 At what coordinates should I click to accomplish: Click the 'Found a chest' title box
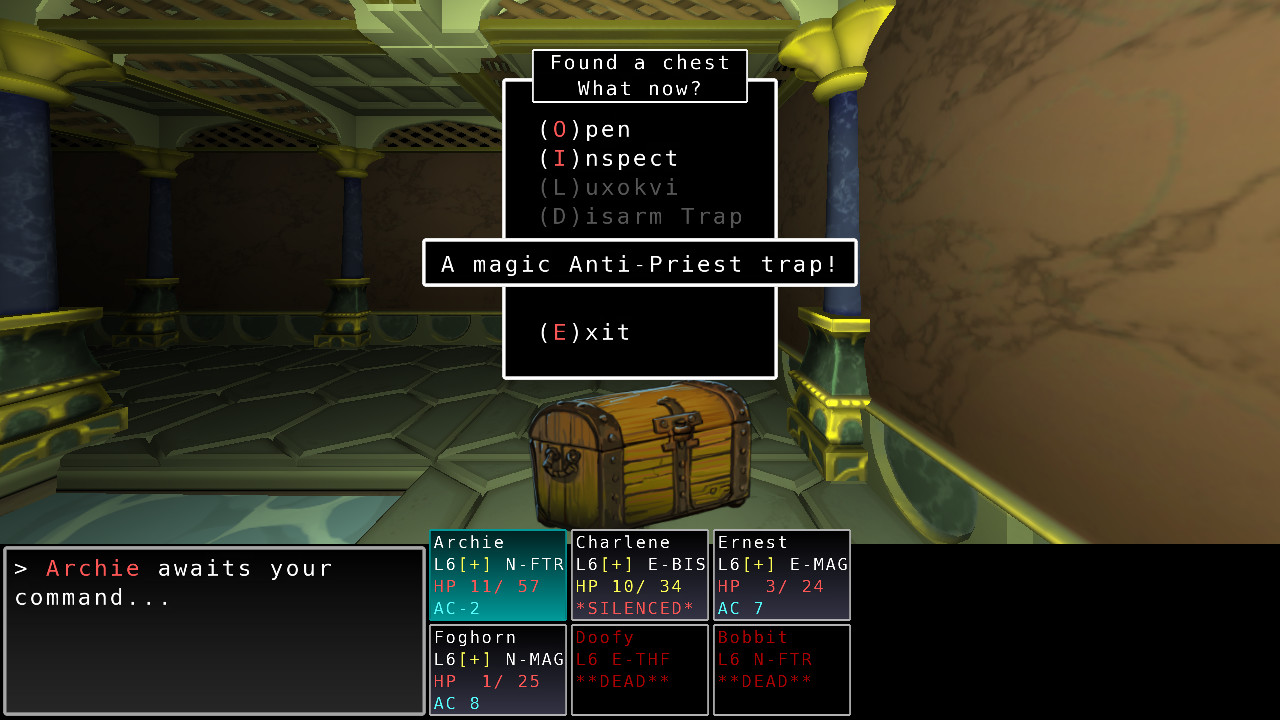639,75
